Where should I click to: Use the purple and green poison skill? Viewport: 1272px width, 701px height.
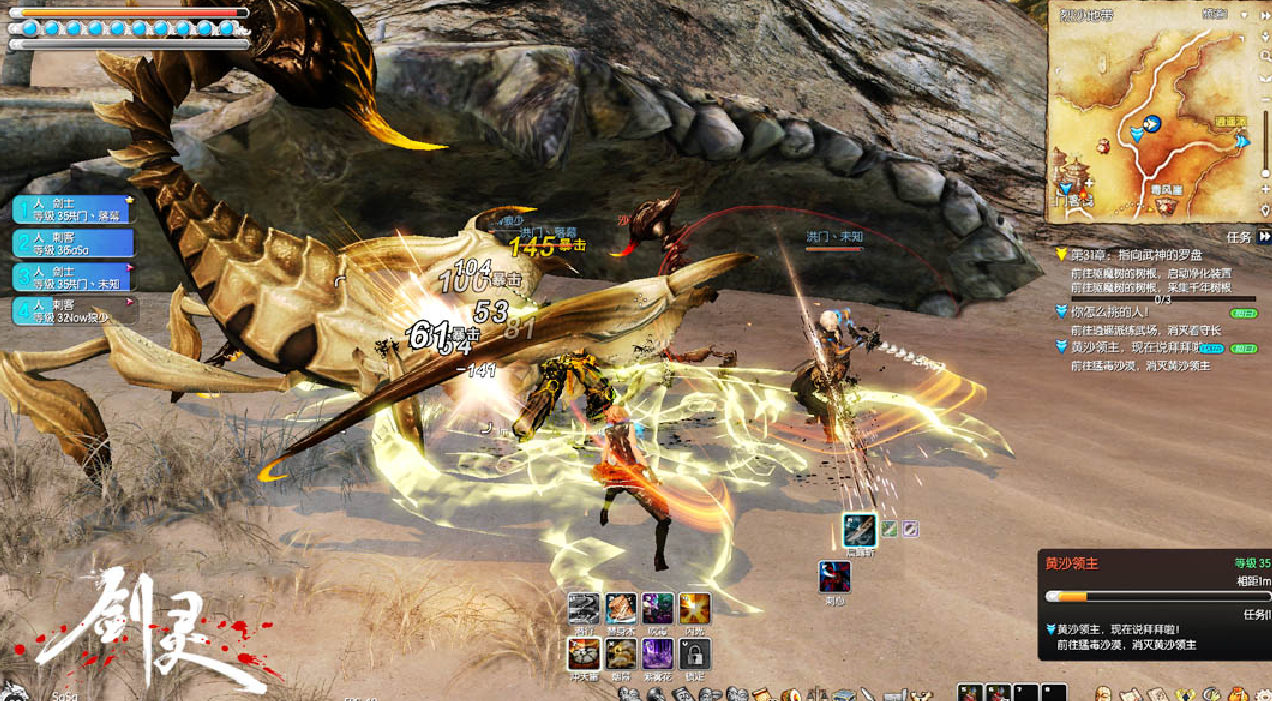coord(658,608)
